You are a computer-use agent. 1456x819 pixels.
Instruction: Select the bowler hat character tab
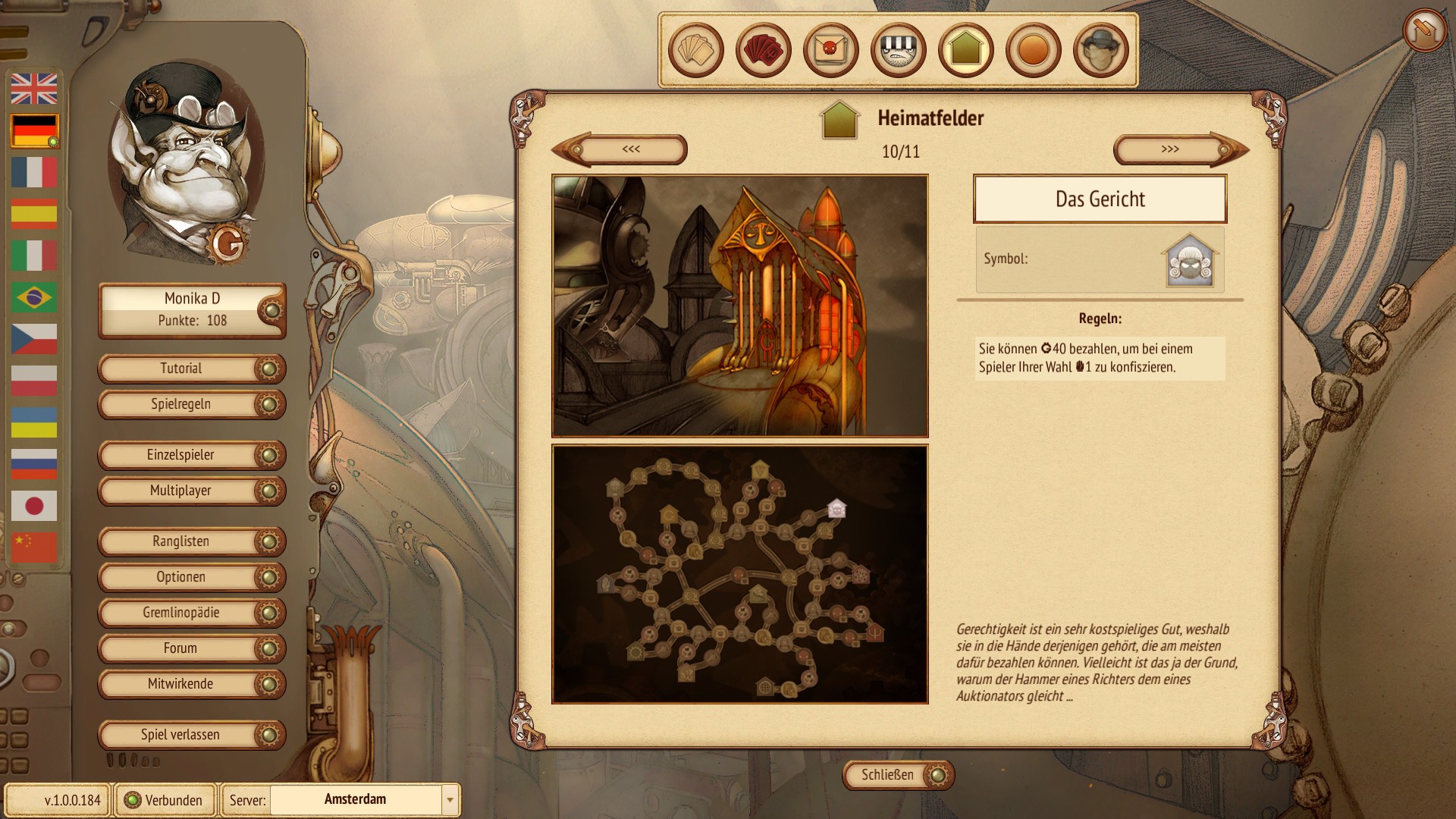tap(1100, 50)
